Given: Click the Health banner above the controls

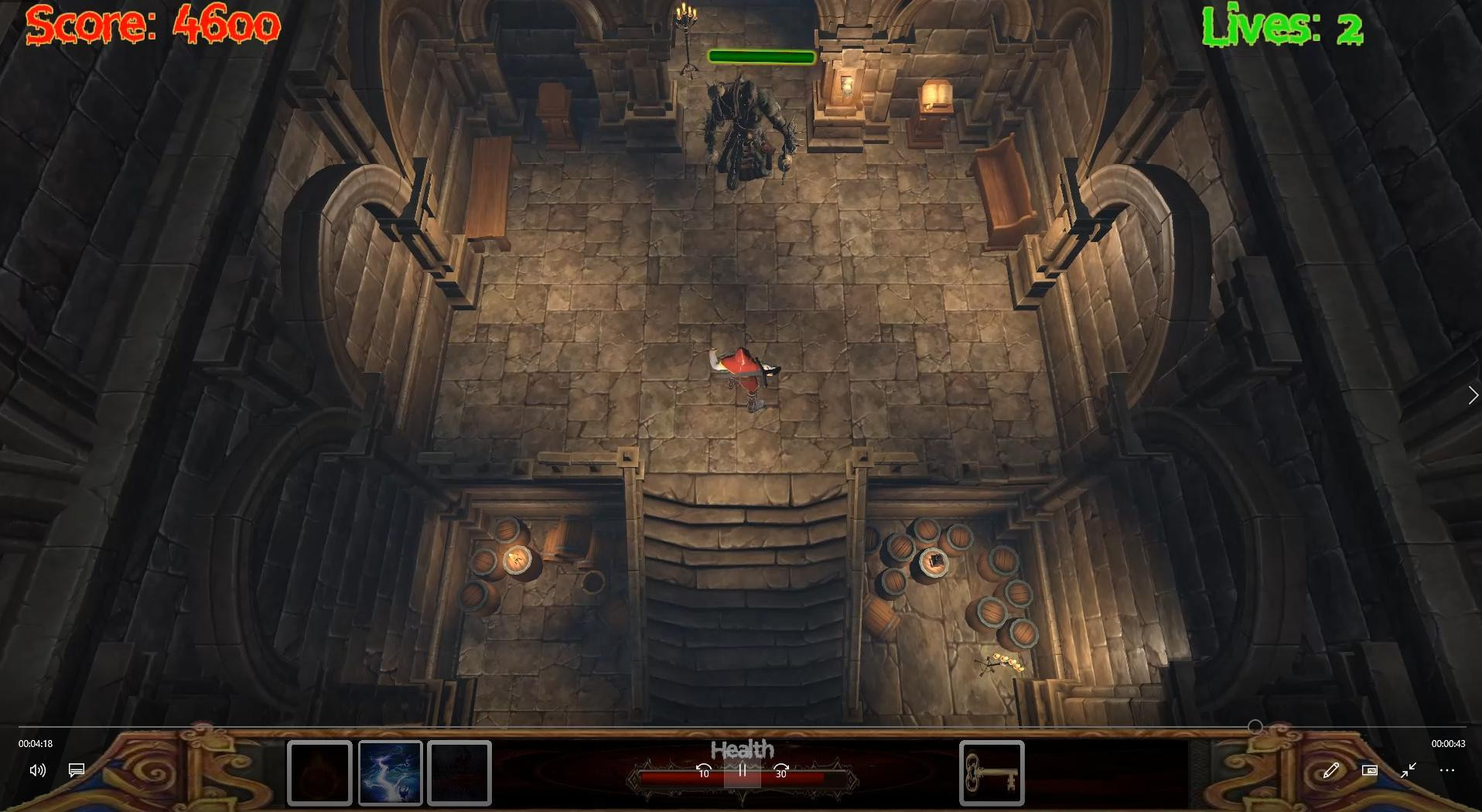Looking at the screenshot, I should tap(743, 749).
